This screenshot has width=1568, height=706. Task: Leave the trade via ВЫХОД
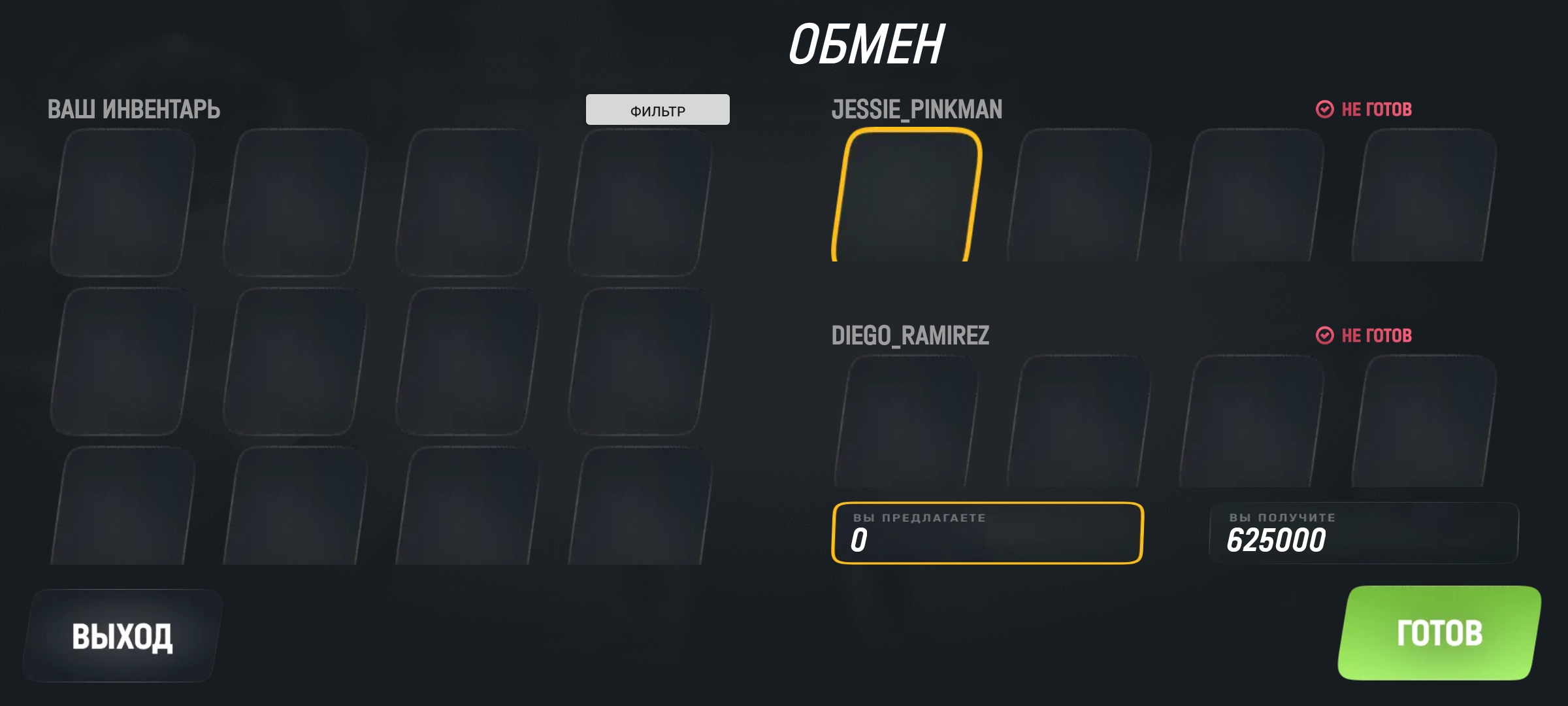coord(122,636)
